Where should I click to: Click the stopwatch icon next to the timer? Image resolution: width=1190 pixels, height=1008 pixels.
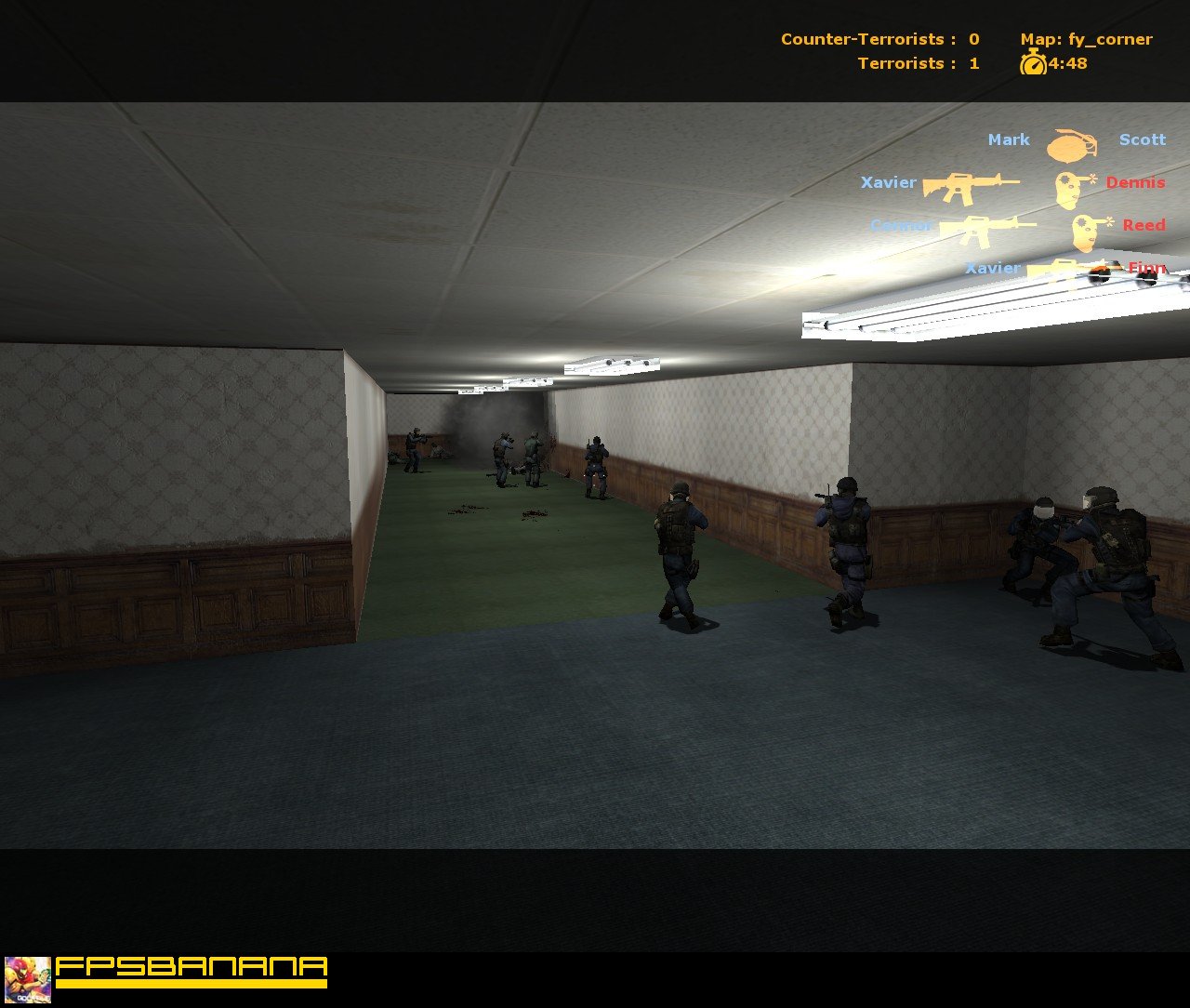coord(1035,64)
